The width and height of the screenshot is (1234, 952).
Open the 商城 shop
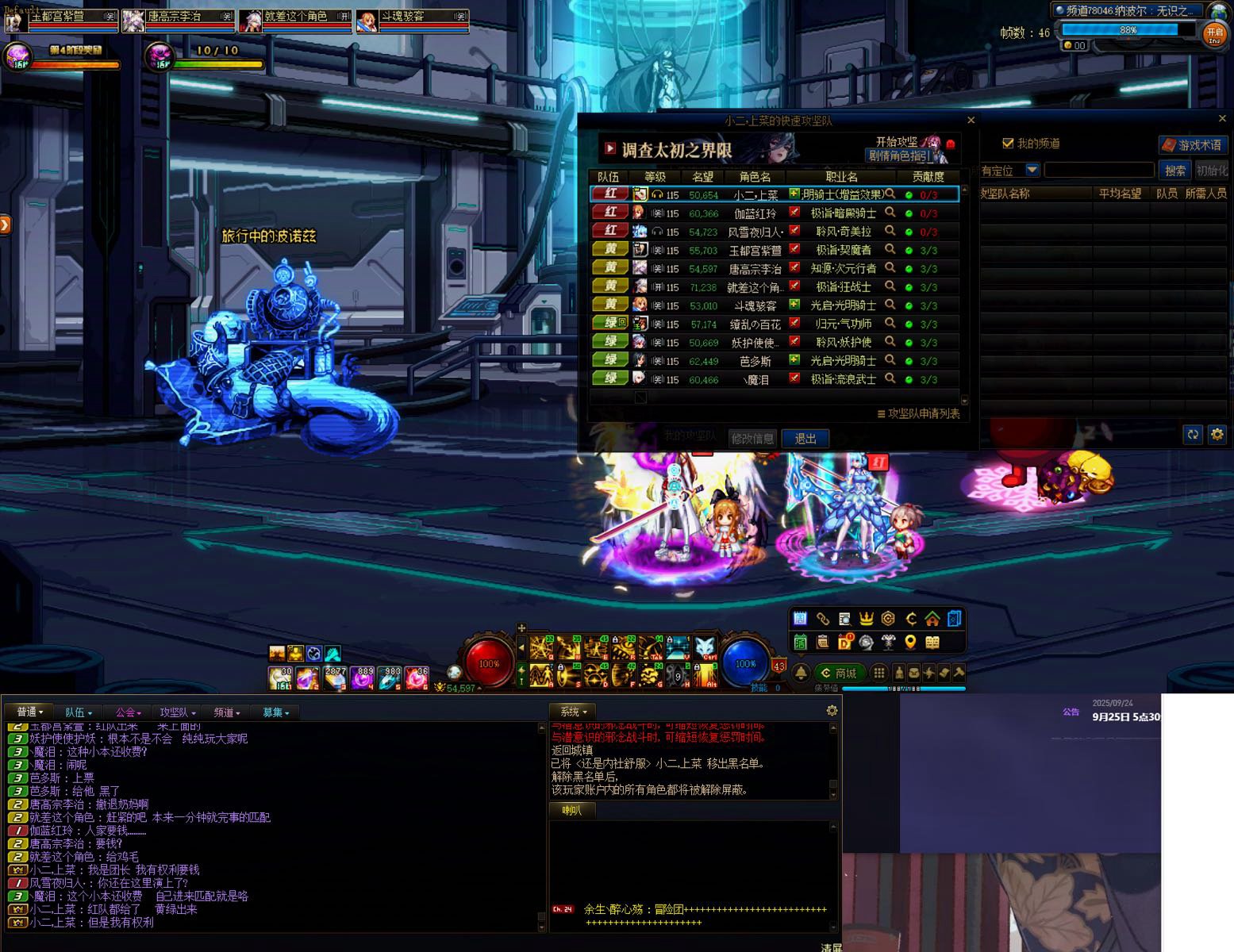click(840, 673)
